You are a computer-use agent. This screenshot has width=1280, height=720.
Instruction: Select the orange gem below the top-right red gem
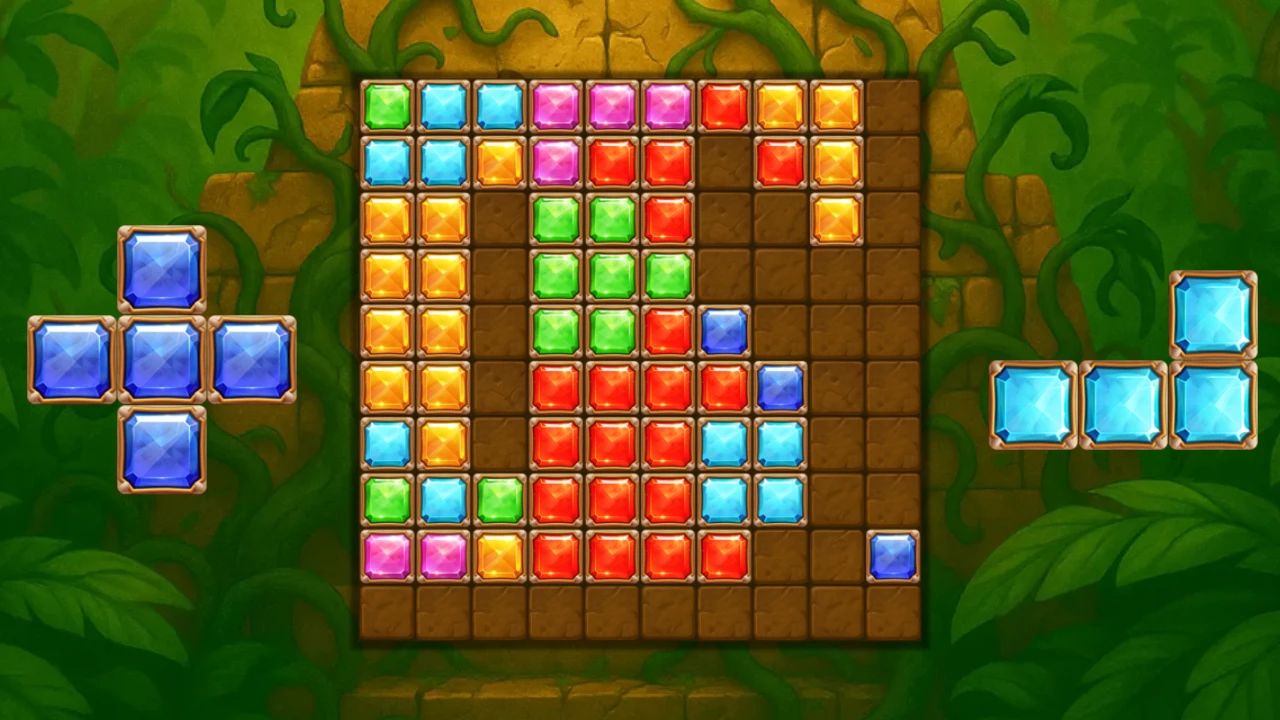tap(837, 219)
